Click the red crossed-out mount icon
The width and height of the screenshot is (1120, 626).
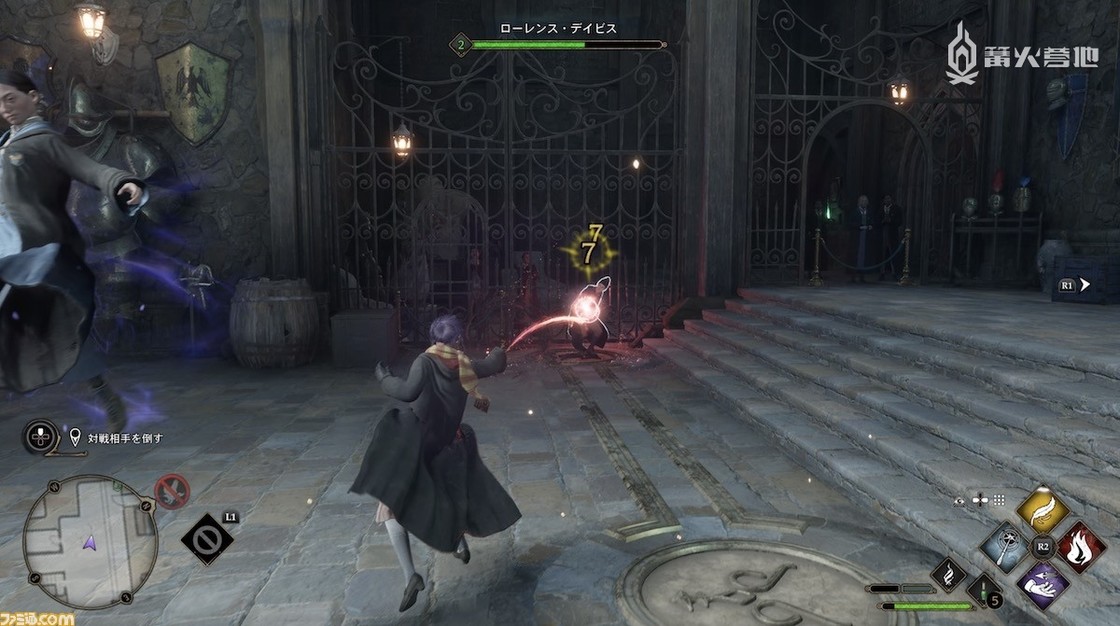pyautogui.click(x=172, y=492)
